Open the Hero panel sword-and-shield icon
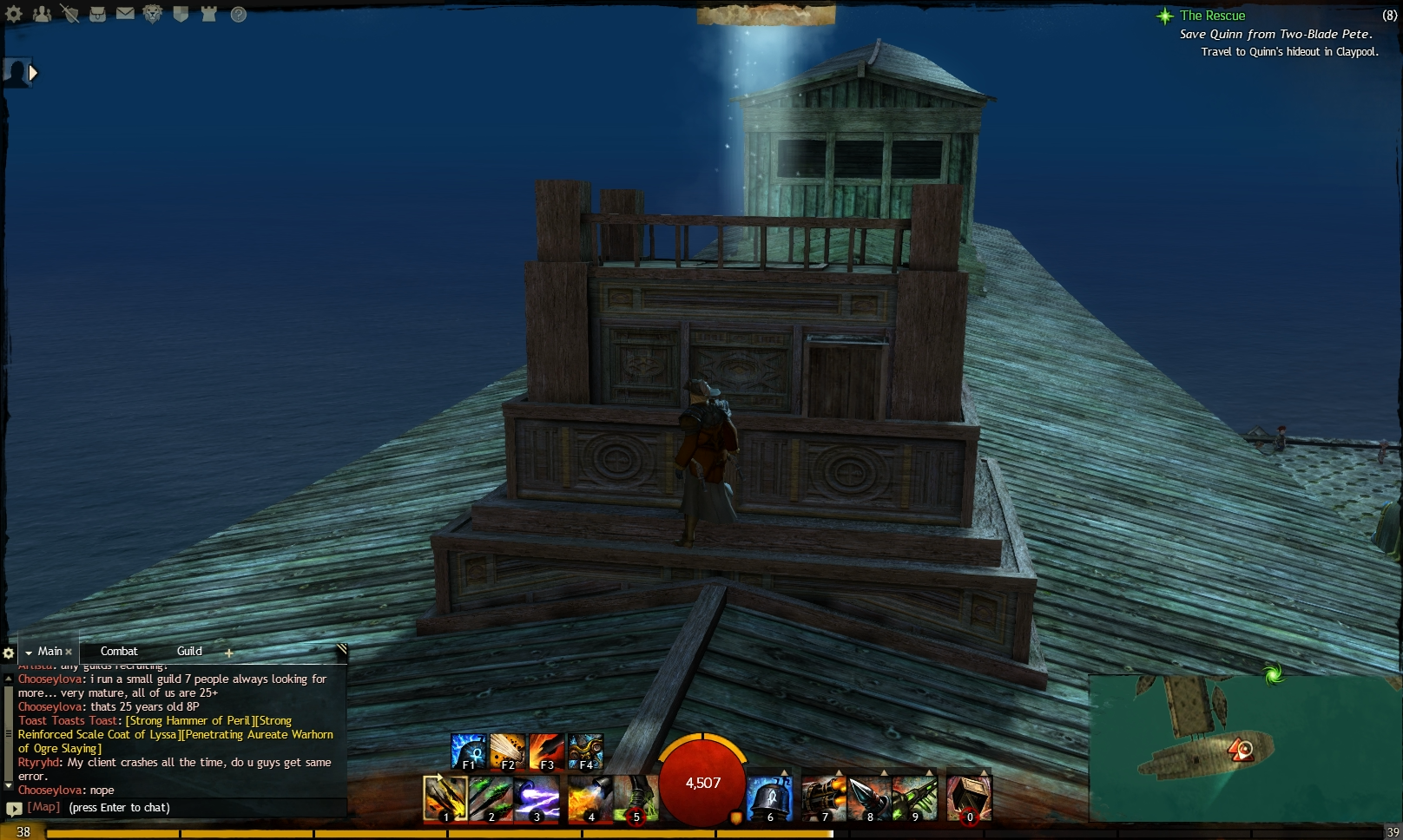This screenshot has height=840, width=1403. pyautogui.click(x=71, y=12)
